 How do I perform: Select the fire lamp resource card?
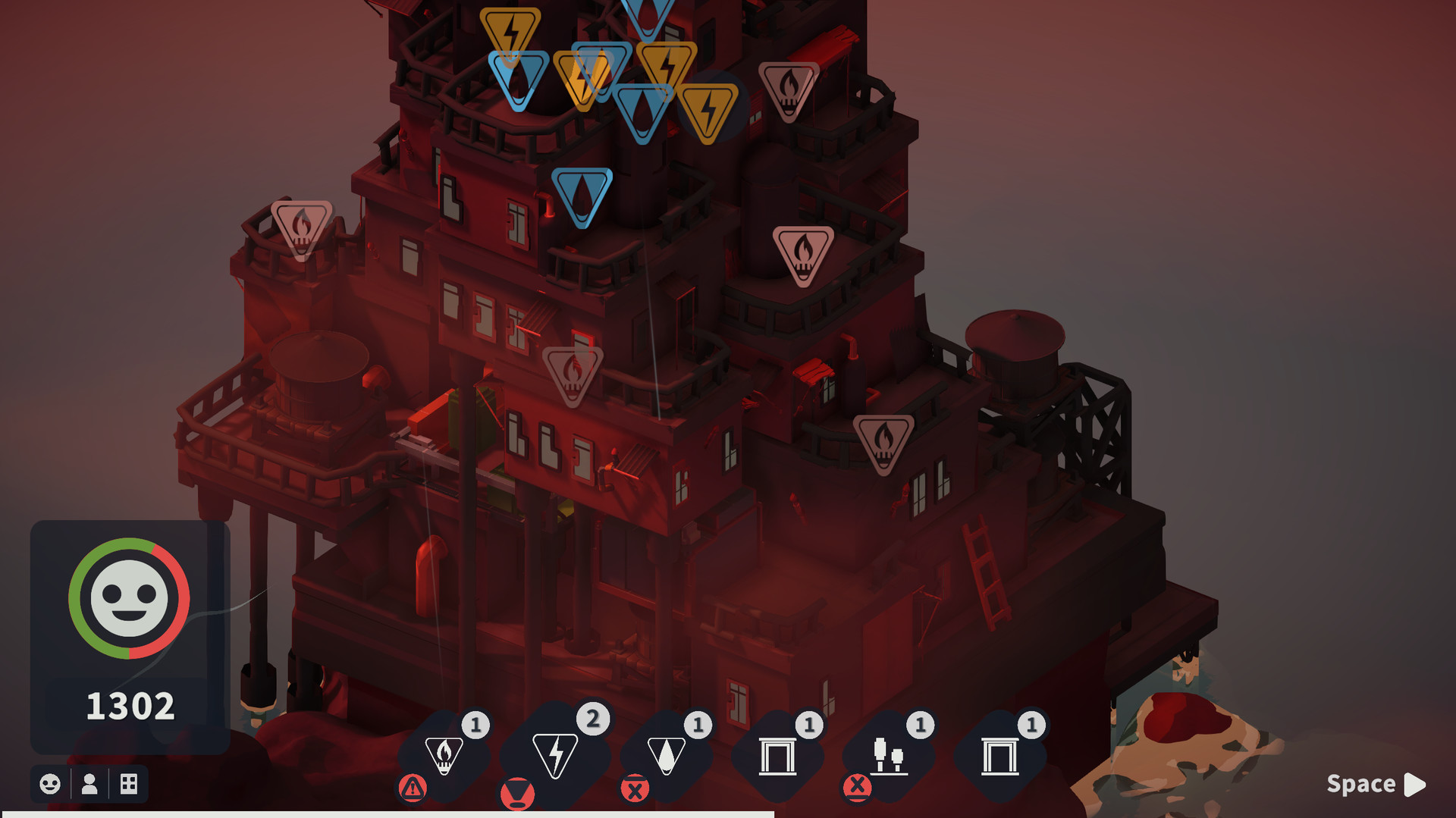point(444,754)
